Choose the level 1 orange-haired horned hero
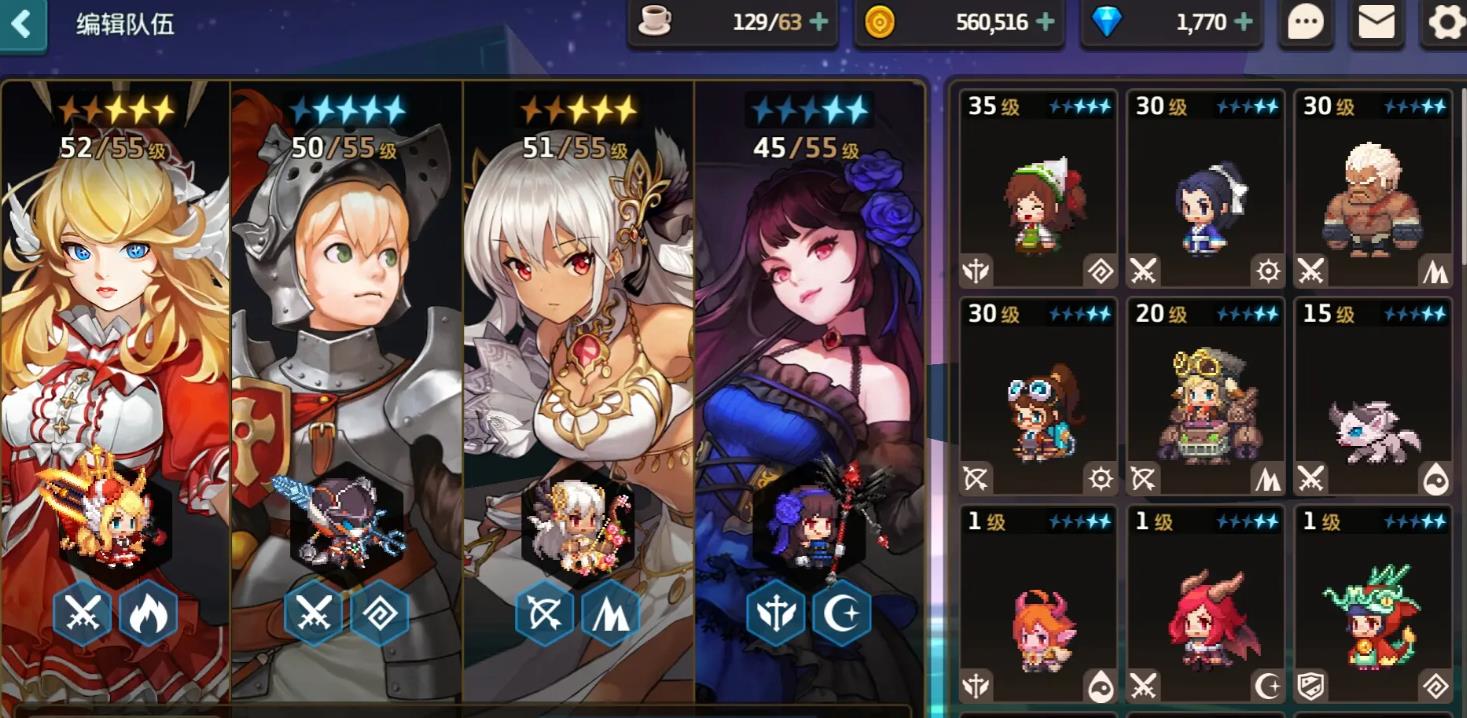 click(1038, 605)
